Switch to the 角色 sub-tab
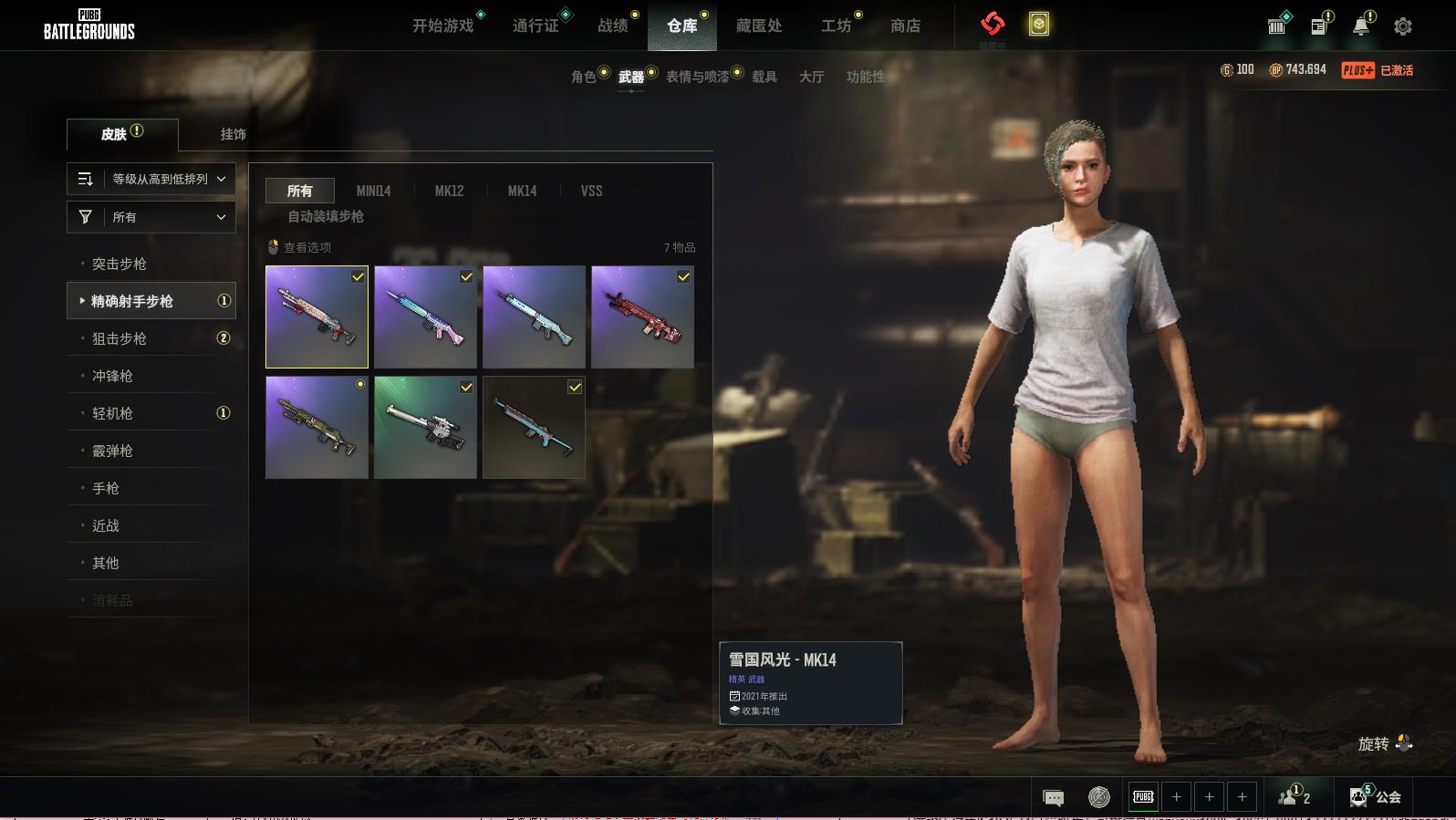The image size is (1456, 820). [584, 77]
